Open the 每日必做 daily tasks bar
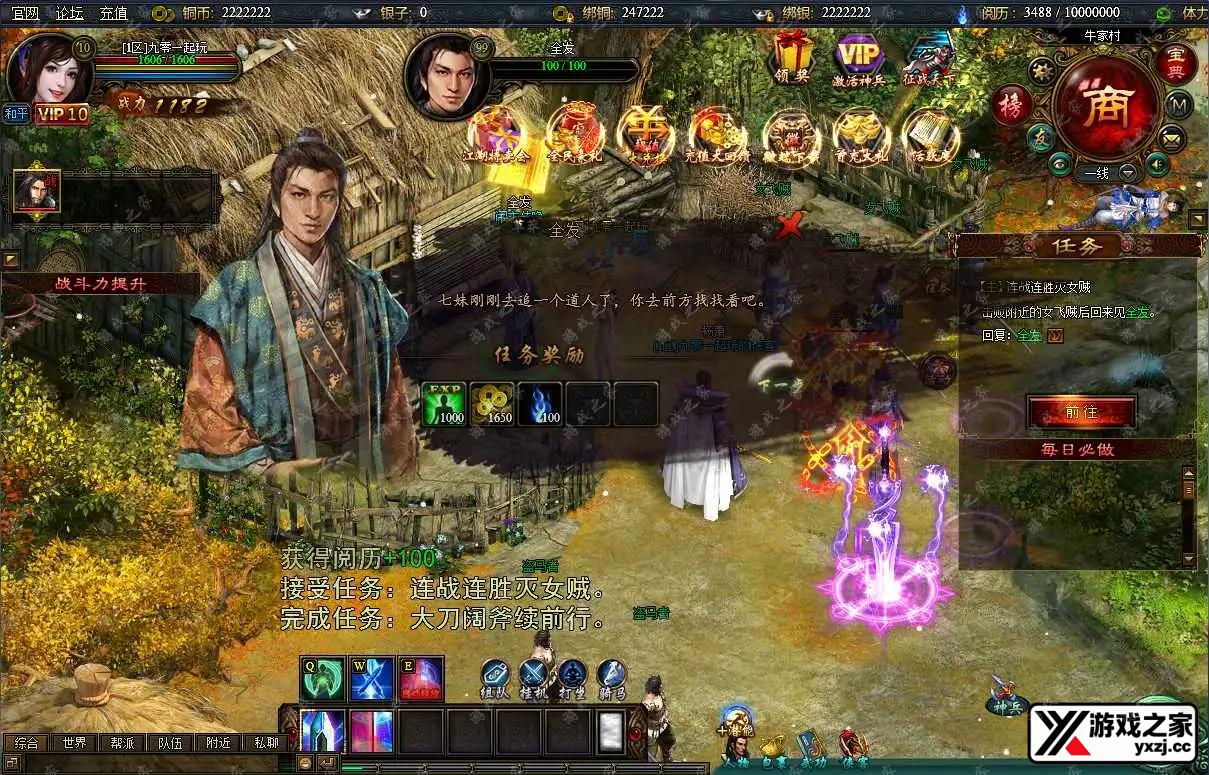This screenshot has width=1209, height=775. coord(1076,450)
